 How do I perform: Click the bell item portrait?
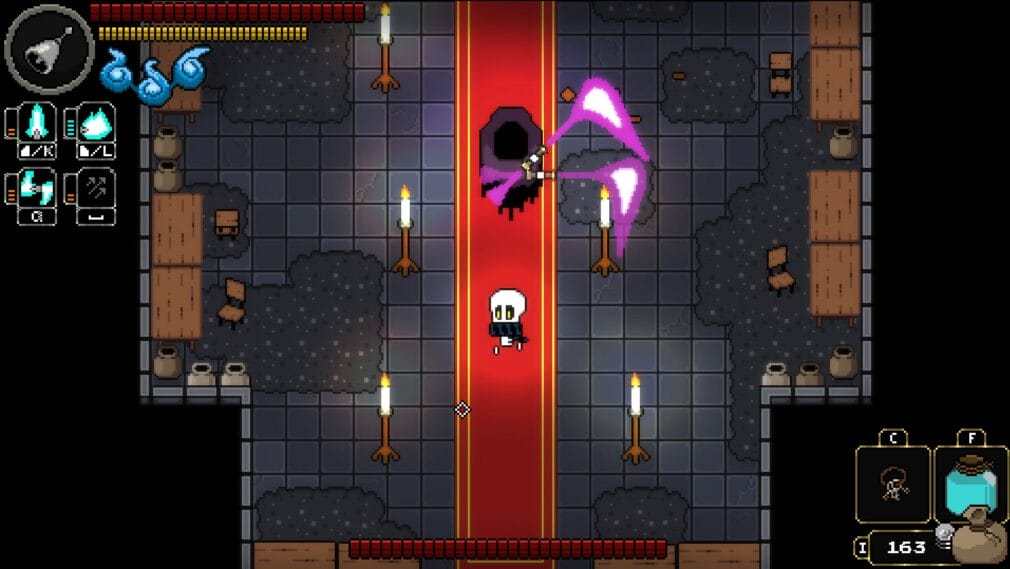pyautogui.click(x=48, y=49)
